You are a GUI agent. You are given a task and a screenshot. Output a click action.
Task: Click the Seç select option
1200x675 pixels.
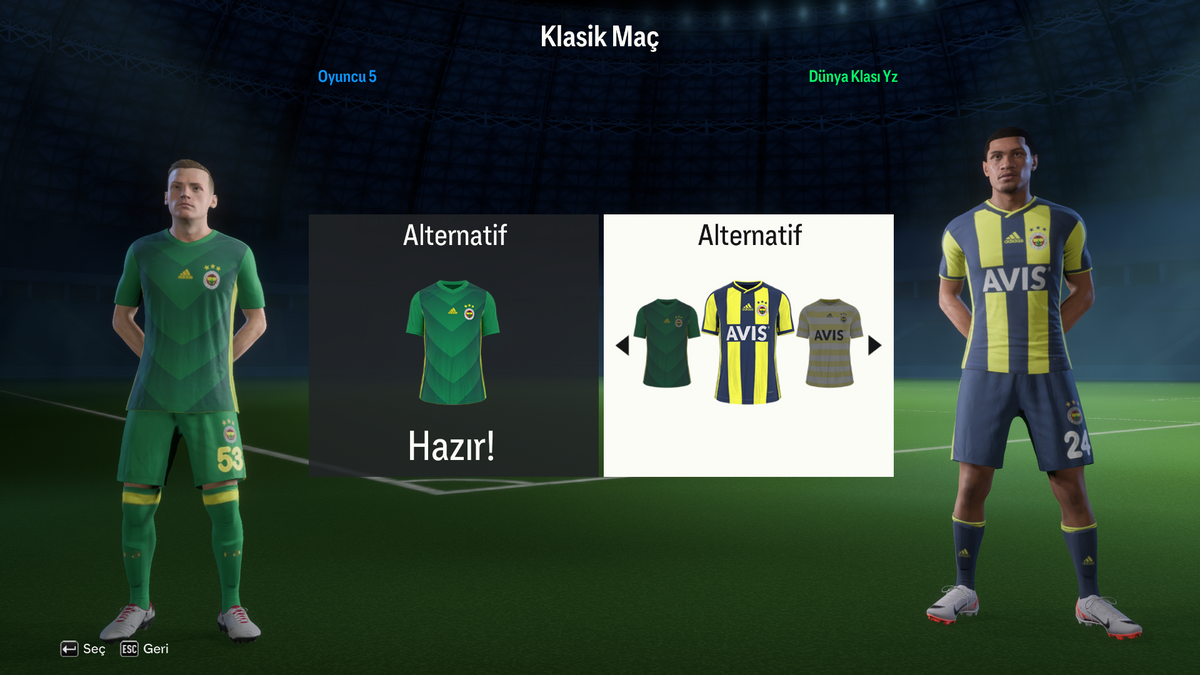[x=83, y=649]
